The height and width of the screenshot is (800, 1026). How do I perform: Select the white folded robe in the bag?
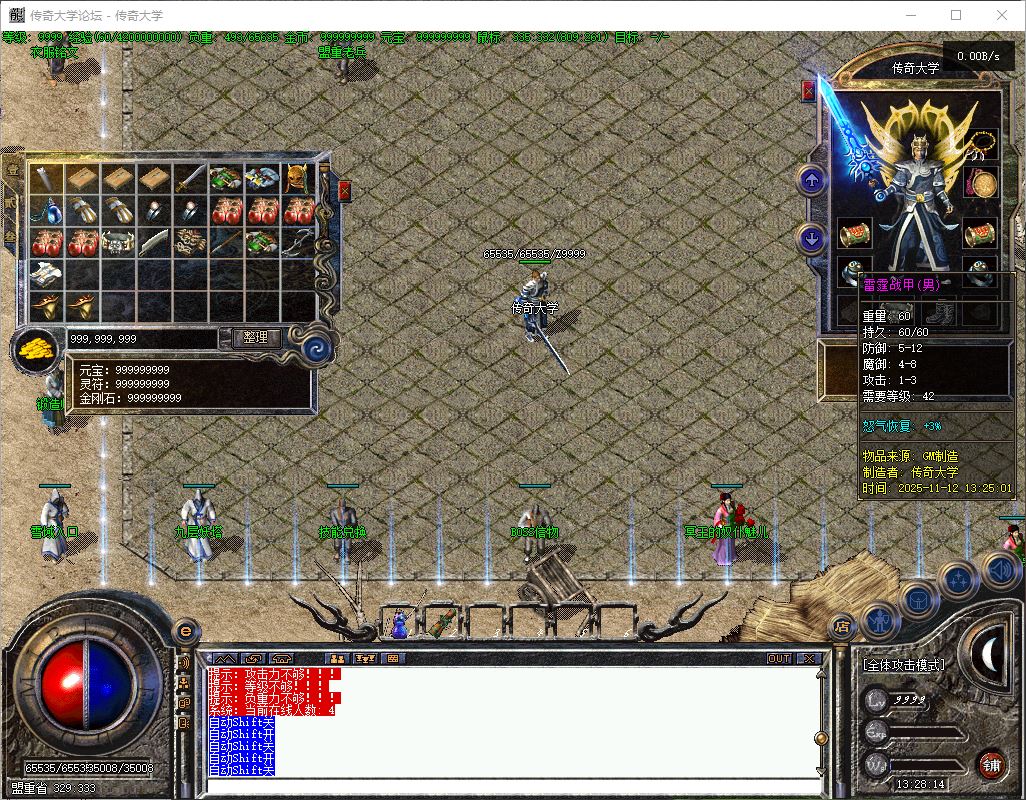[x=48, y=274]
